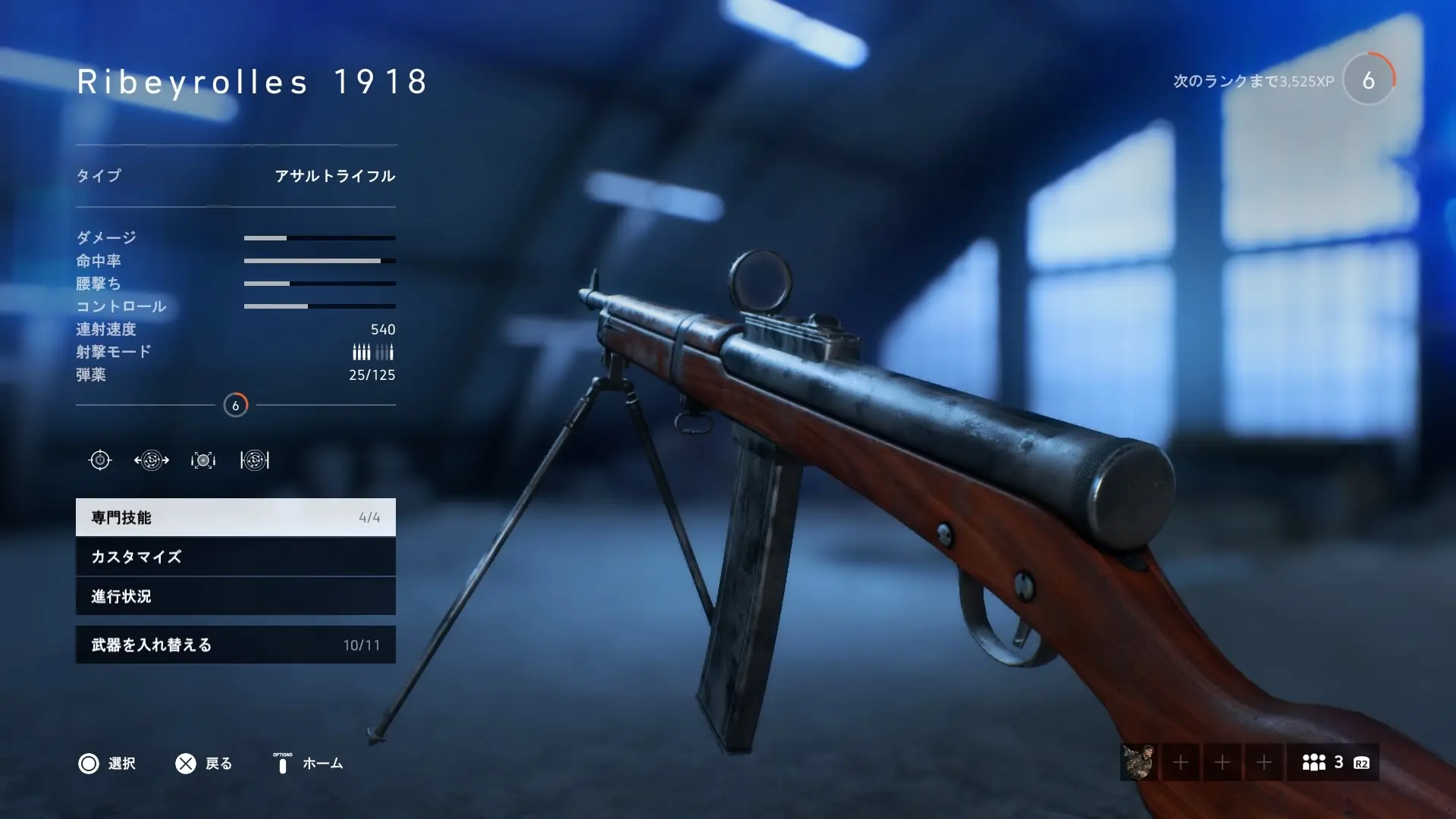This screenshot has width=1456, height=819.
Task: Click the squad leader player portrait thumbnail
Action: pos(1140,764)
